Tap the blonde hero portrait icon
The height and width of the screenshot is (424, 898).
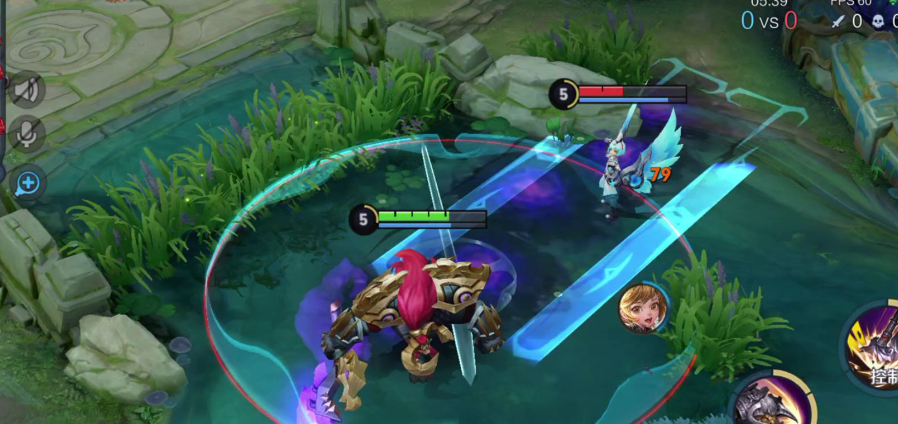[642, 307]
